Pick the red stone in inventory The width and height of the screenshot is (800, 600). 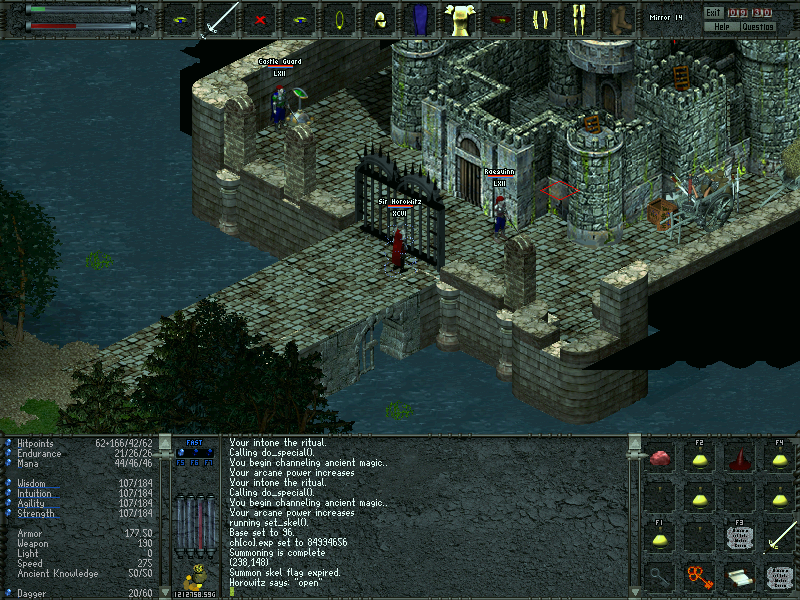659,459
